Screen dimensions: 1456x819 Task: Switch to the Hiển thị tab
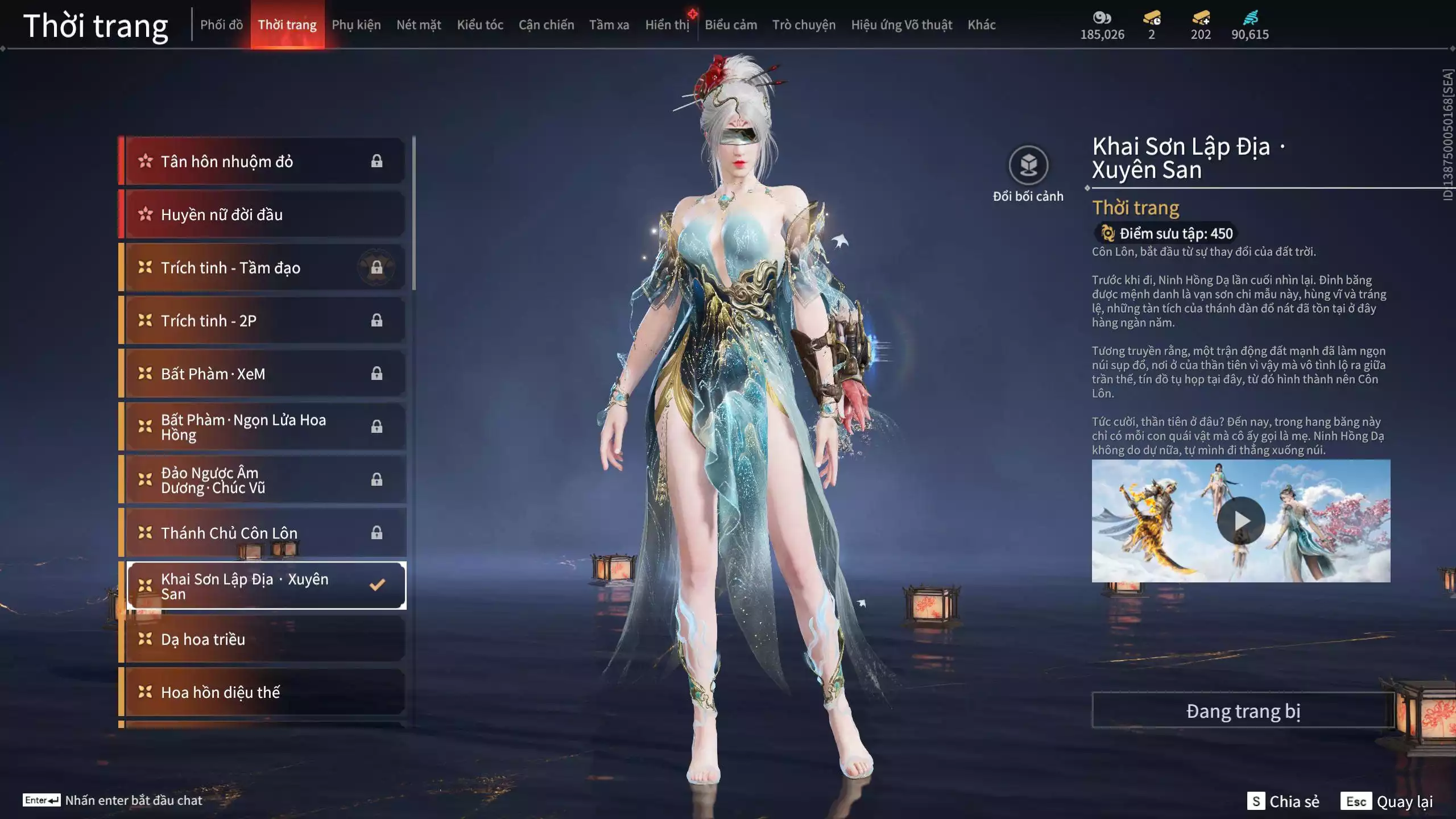pyautogui.click(x=667, y=25)
